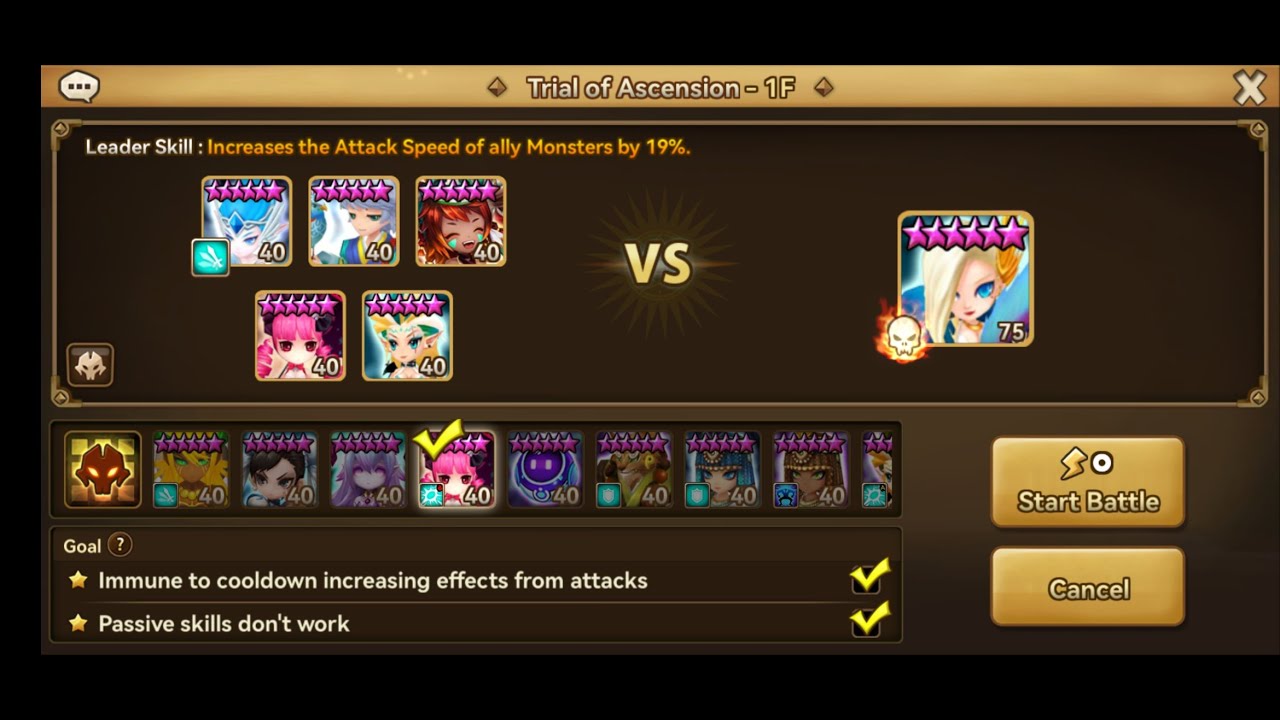This screenshot has width=1280, height=720.
Task: Select the purple robot monster in the roster
Action: coord(543,470)
